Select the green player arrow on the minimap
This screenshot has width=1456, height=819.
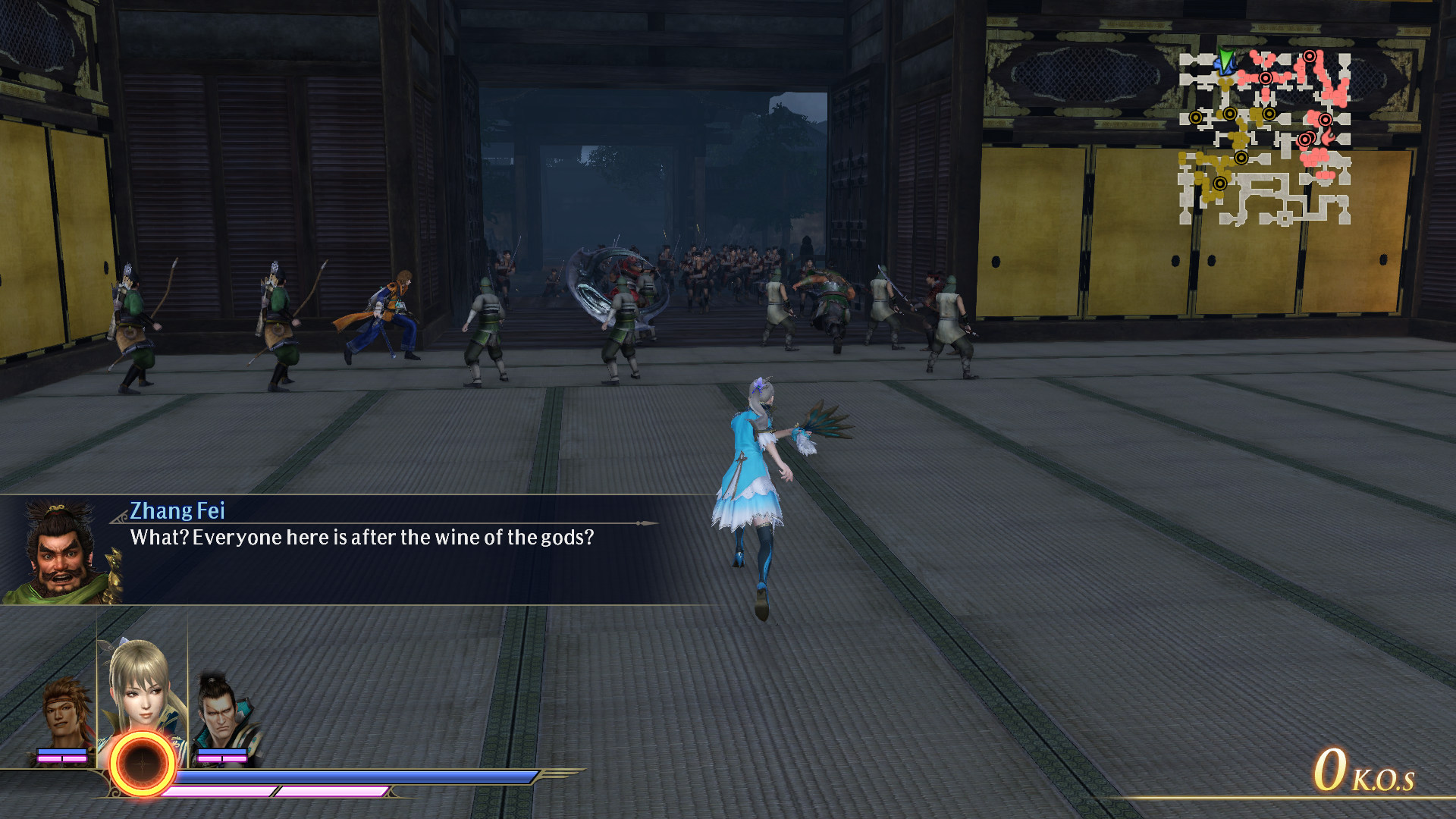(x=1225, y=60)
